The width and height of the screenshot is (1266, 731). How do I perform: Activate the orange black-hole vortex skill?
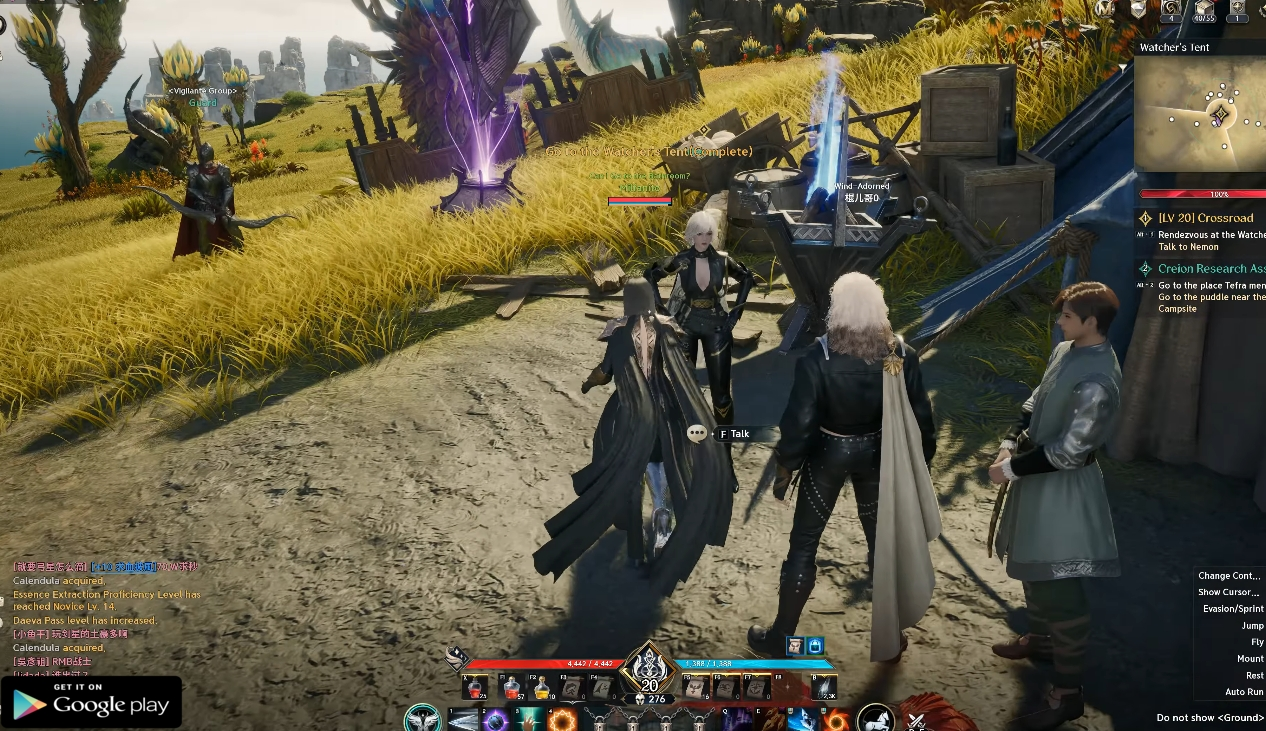(836, 720)
